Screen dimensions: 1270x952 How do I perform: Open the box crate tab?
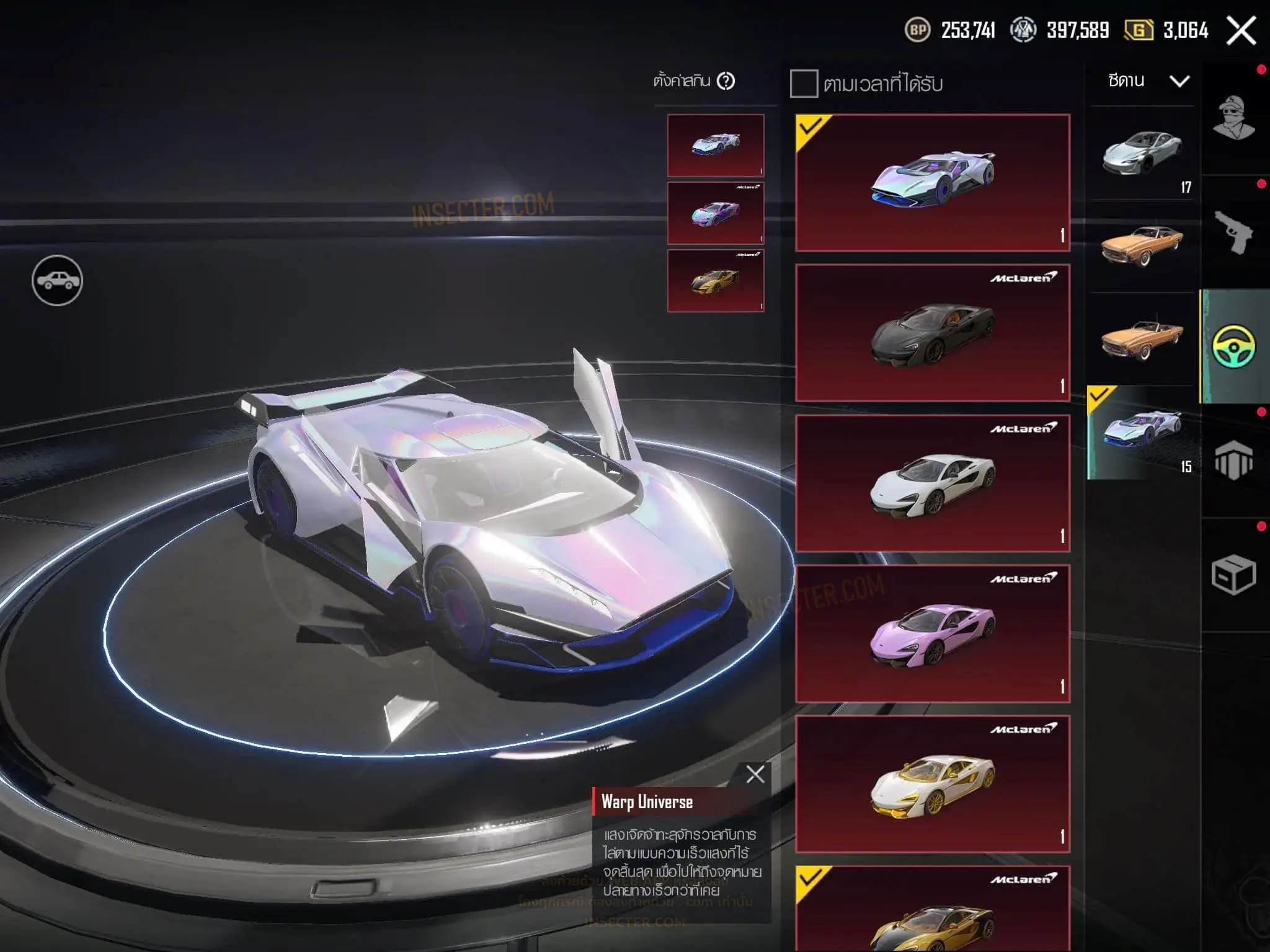coord(1234,575)
